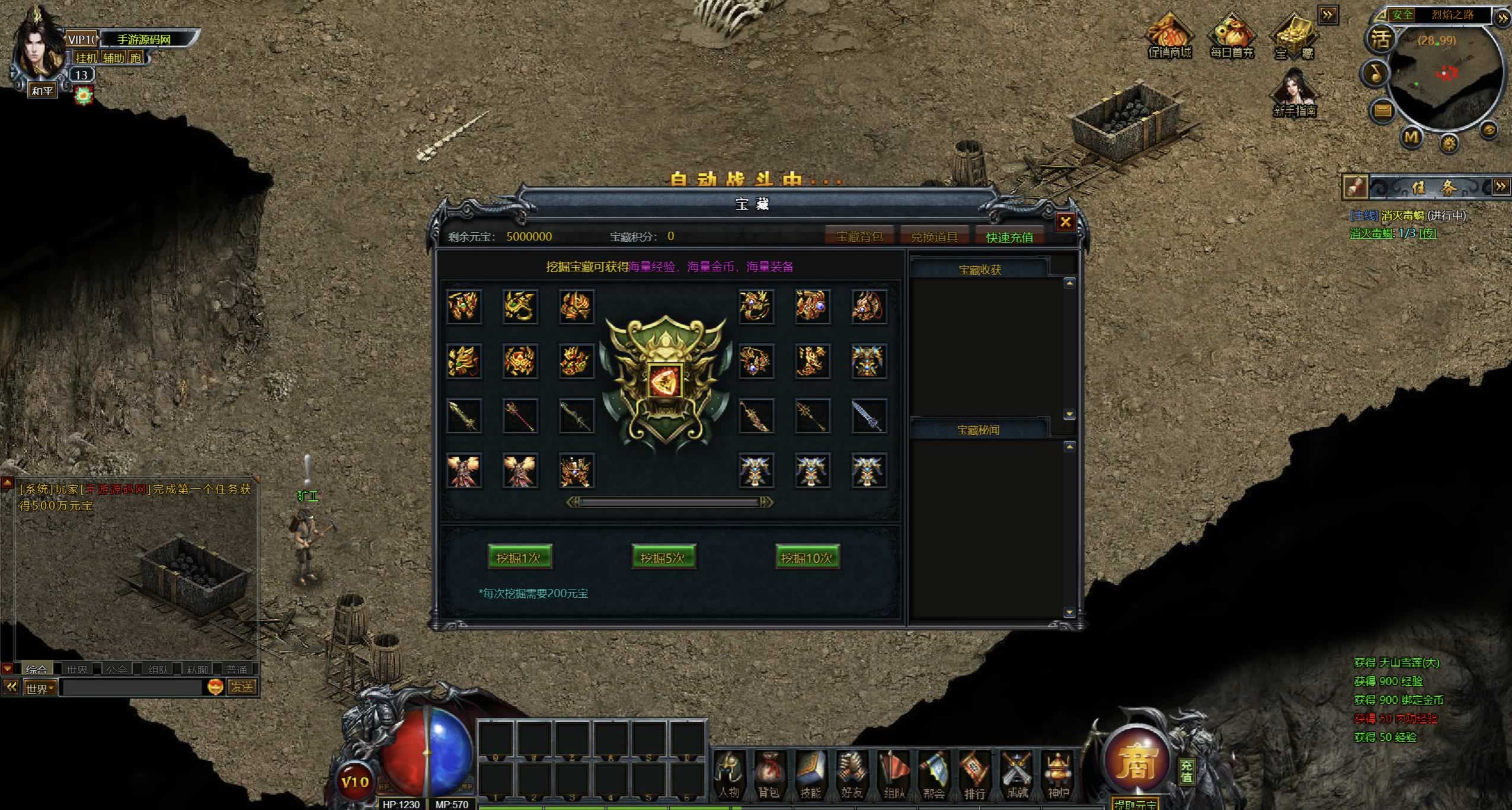This screenshot has height=810, width=1512.
Task: Close the treasure window
Action: click(x=1065, y=222)
